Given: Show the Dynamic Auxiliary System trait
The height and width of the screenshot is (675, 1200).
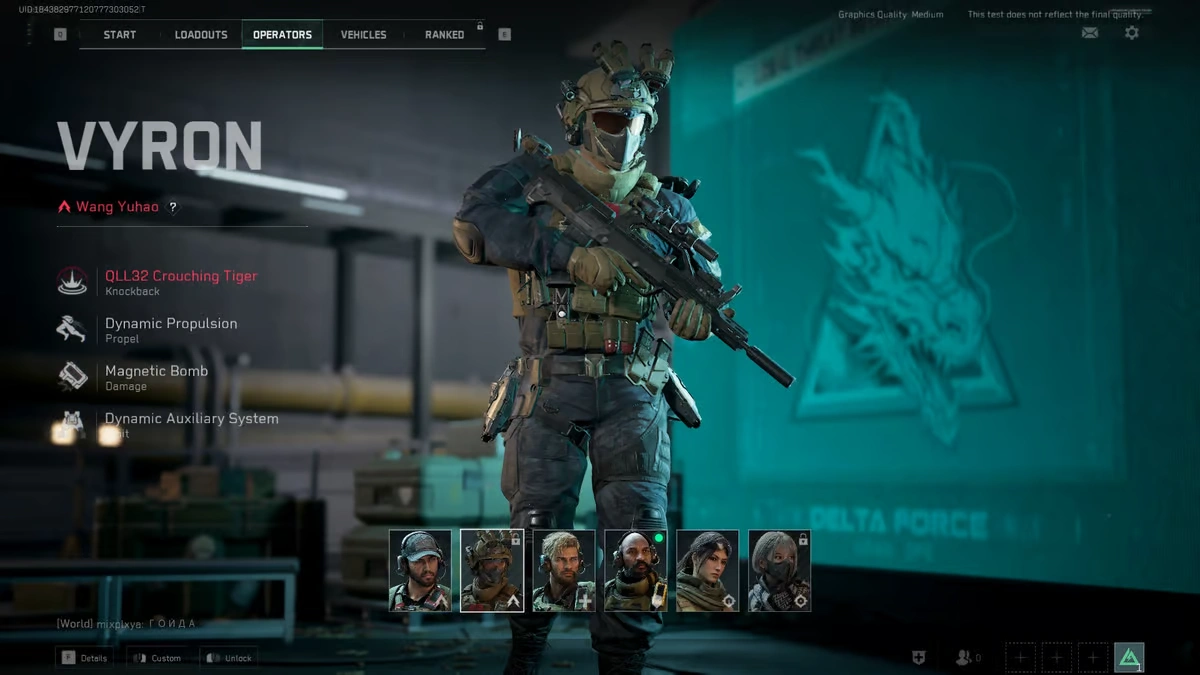Looking at the screenshot, I should (x=190, y=423).
